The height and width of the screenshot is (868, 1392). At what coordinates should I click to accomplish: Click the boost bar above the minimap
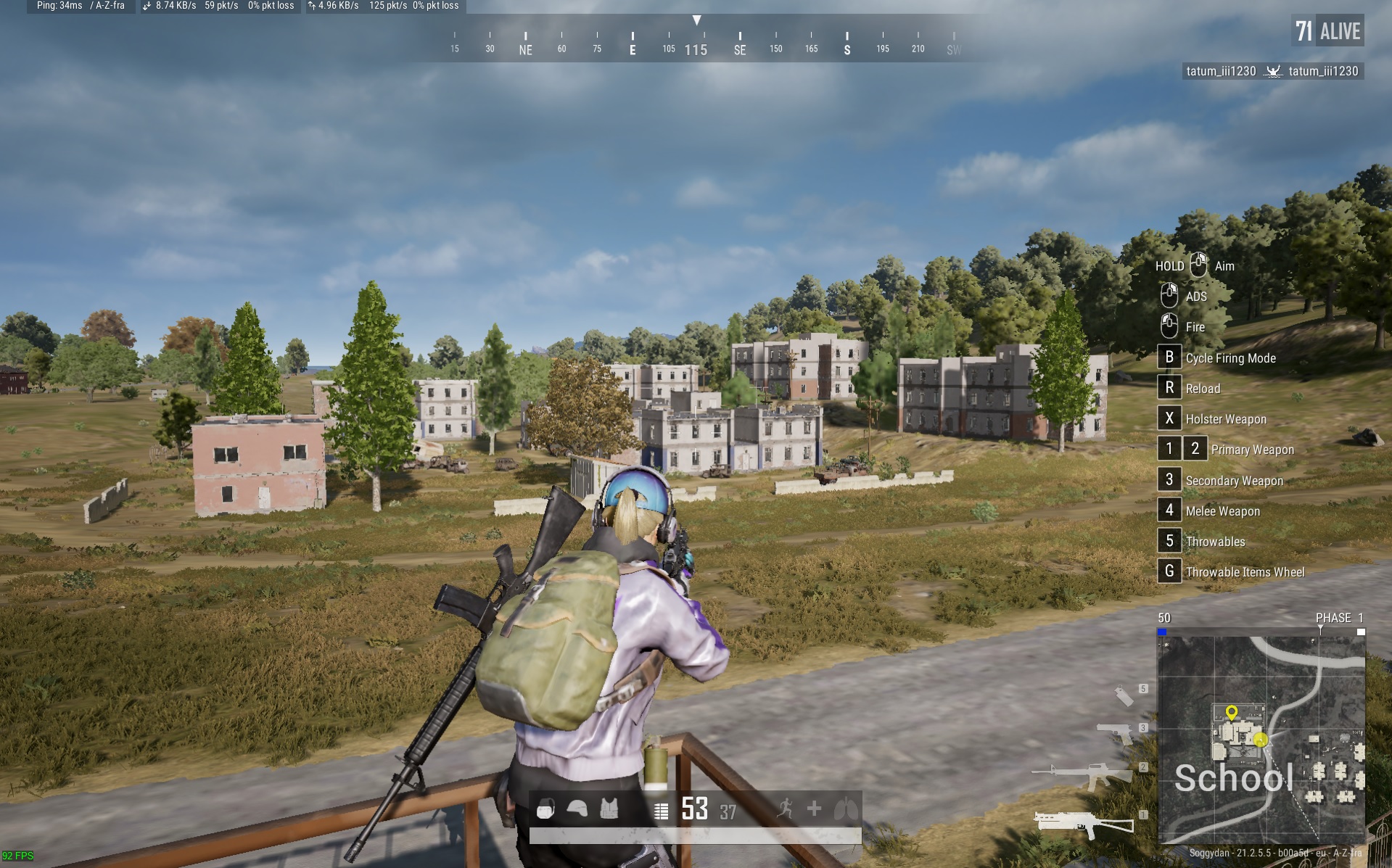(1262, 632)
